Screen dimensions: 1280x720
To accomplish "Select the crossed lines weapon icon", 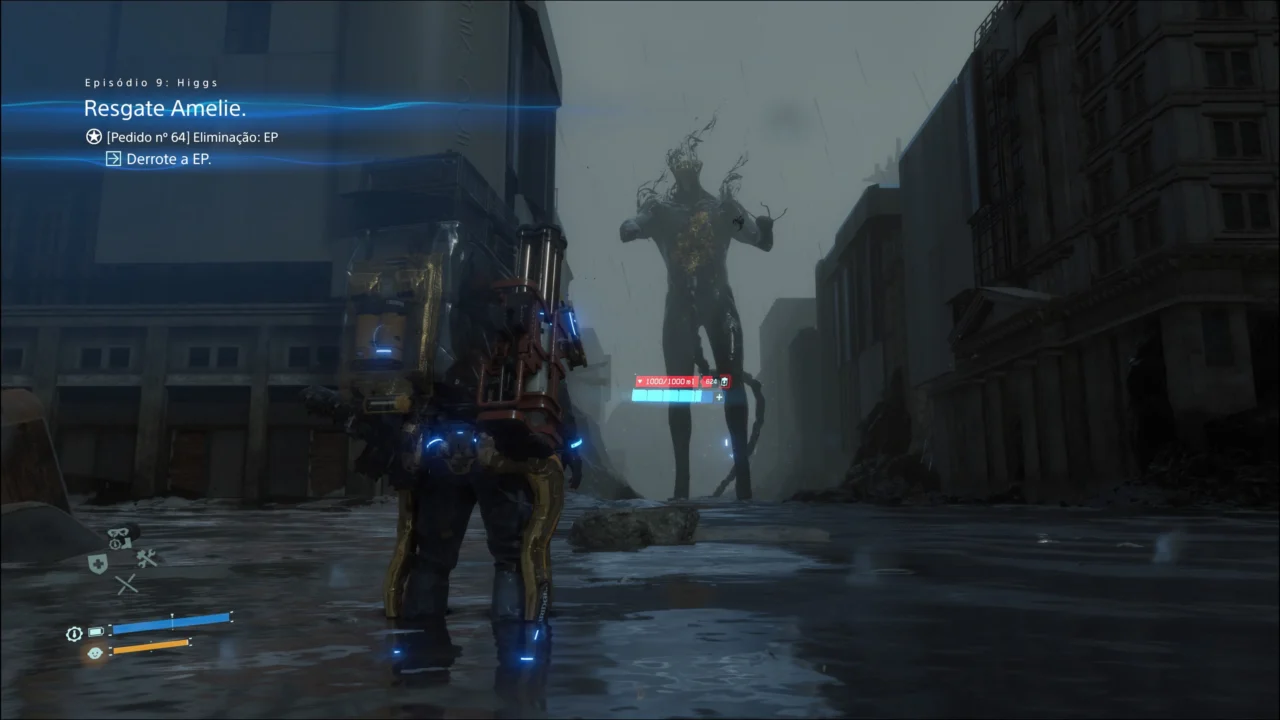I will pyautogui.click(x=126, y=585).
